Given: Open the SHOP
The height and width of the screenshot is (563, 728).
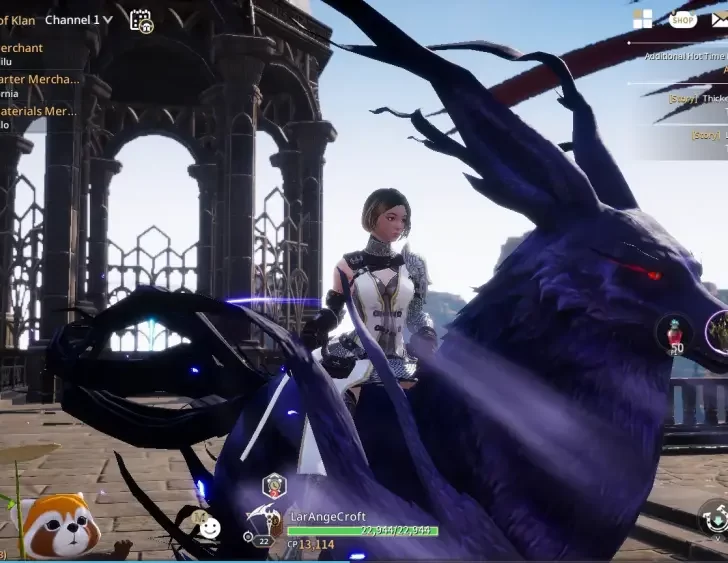Looking at the screenshot, I should (x=683, y=19).
